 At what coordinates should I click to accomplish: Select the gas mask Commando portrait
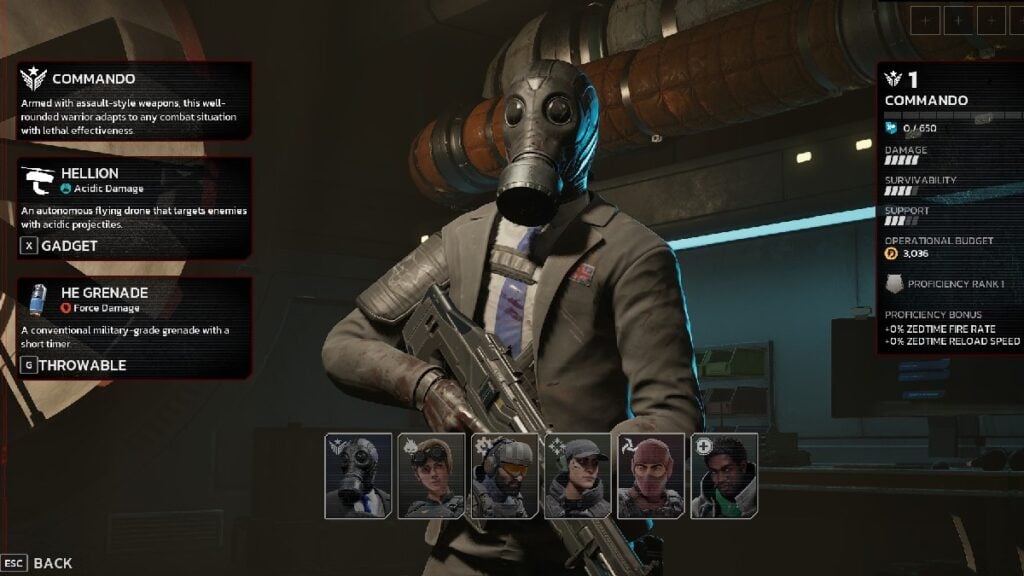[x=358, y=475]
